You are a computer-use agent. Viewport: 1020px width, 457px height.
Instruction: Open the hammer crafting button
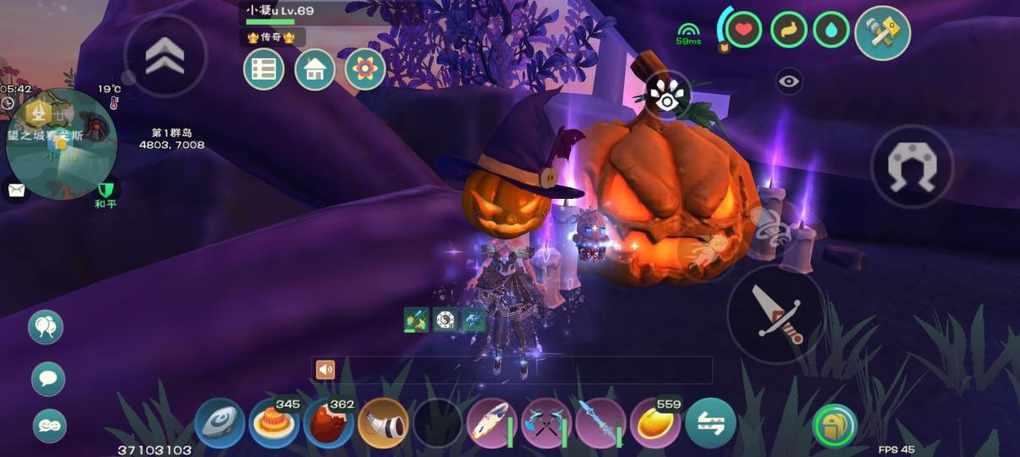[x=882, y=33]
